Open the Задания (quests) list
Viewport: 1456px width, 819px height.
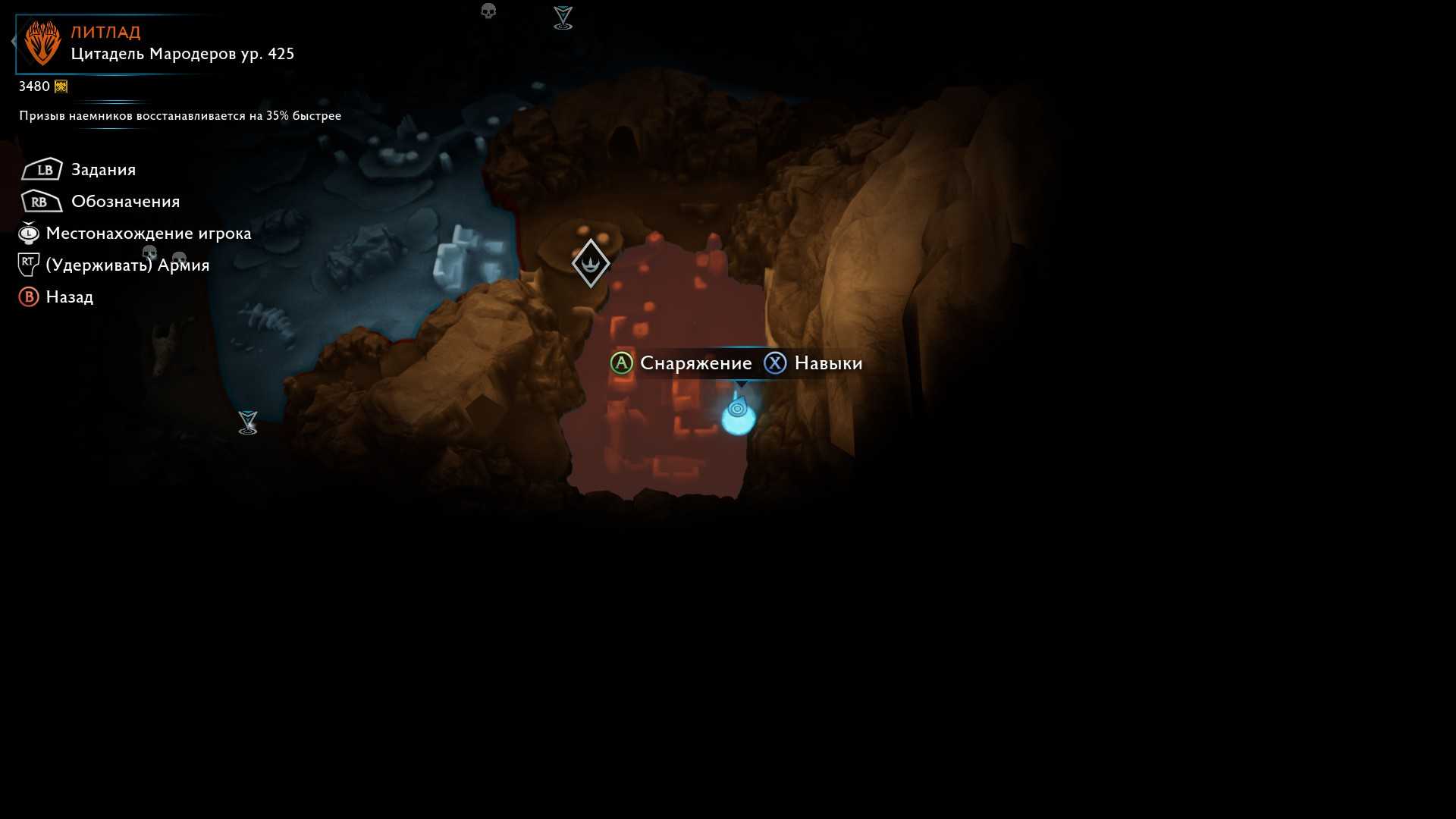pyautogui.click(x=103, y=170)
